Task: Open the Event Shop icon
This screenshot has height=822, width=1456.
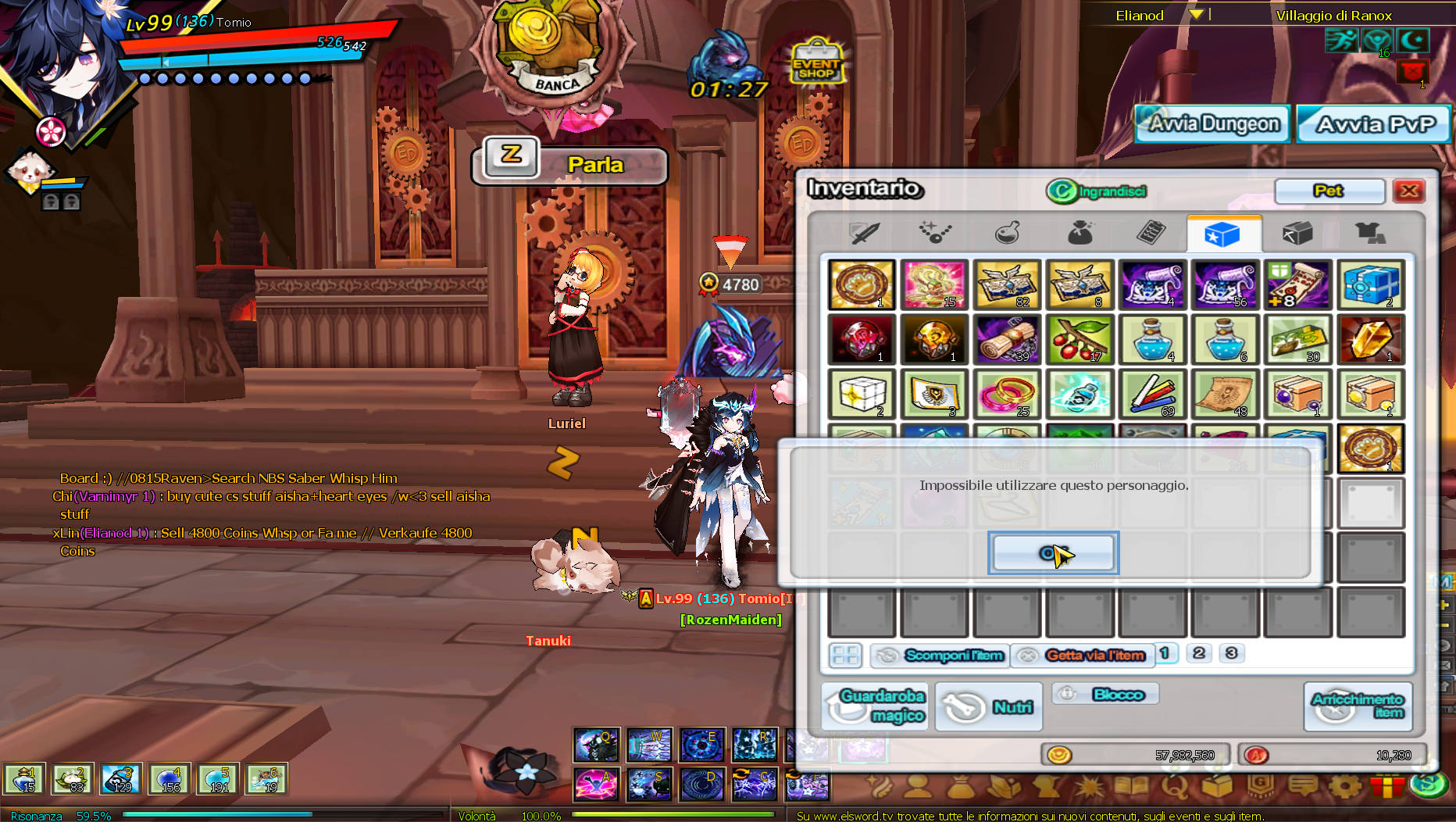Action: (816, 63)
